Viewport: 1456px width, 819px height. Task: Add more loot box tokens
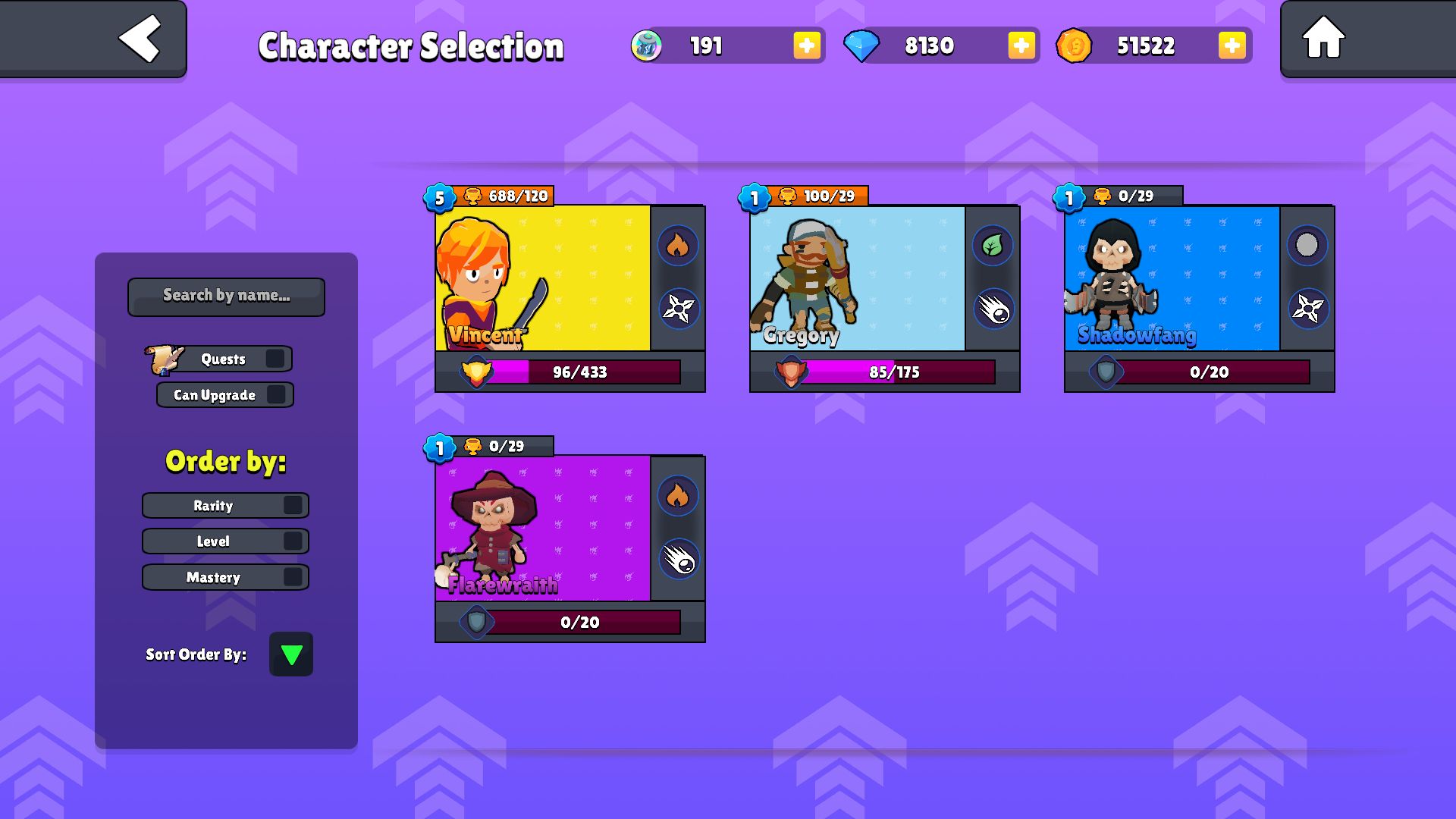[806, 45]
